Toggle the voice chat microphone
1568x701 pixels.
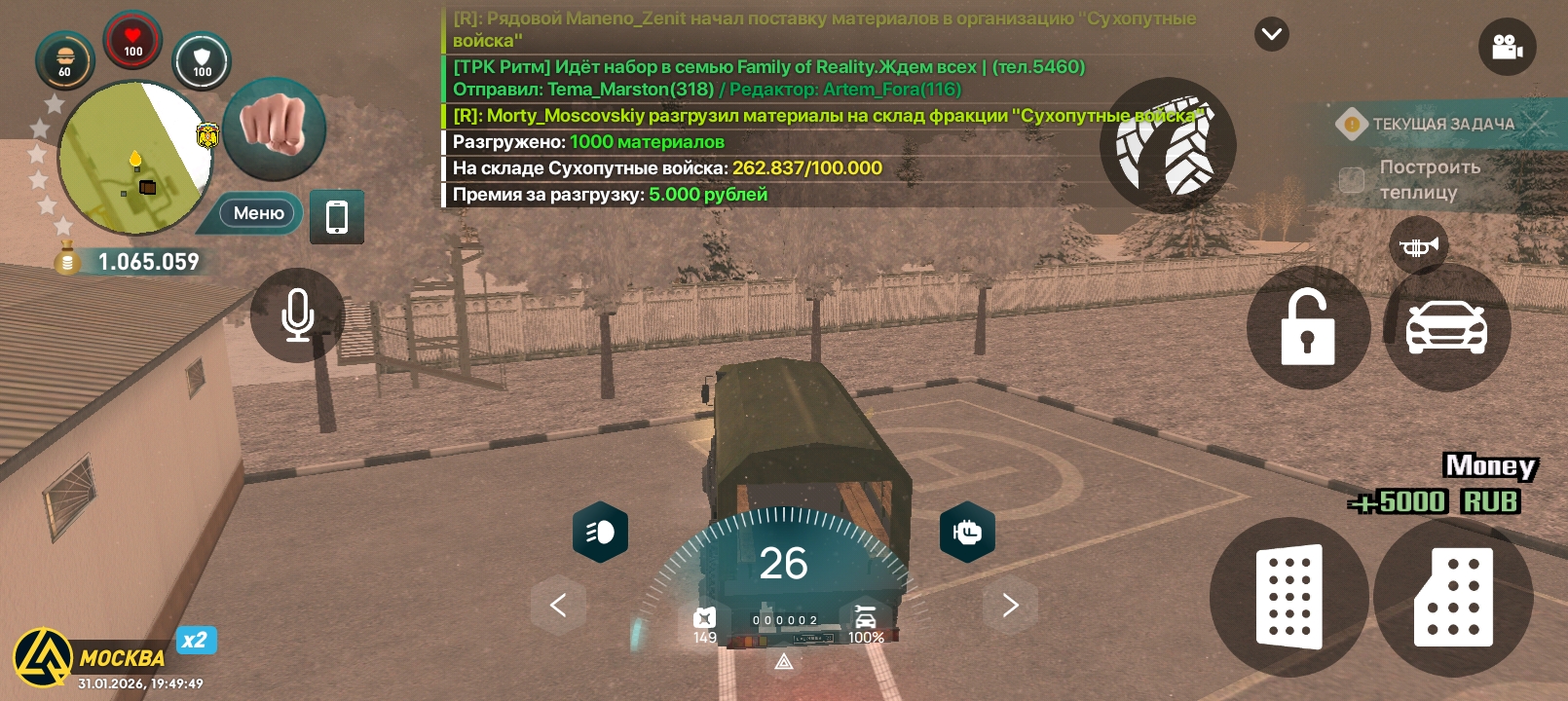click(297, 314)
